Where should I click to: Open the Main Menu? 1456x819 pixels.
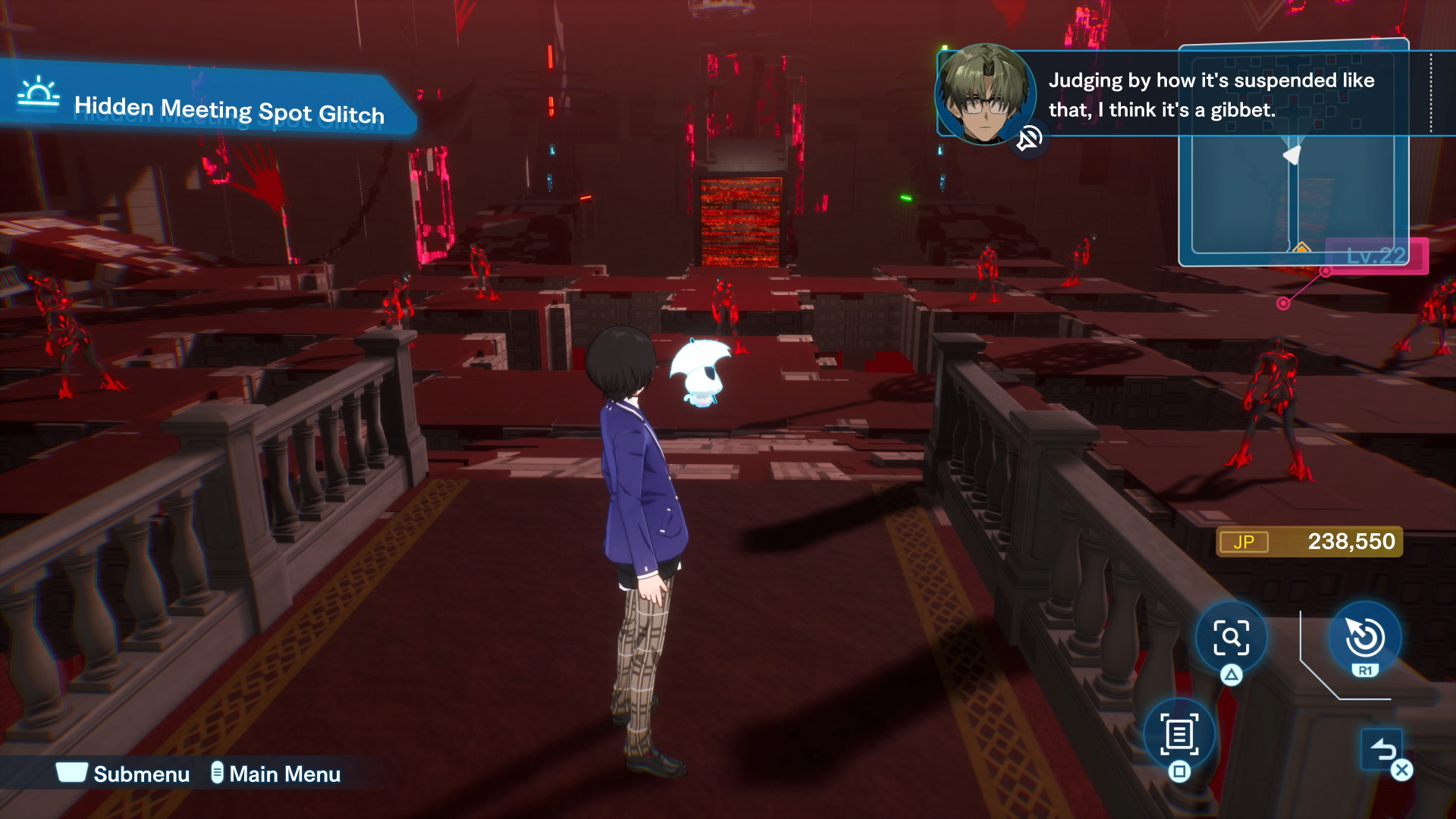coord(276,773)
